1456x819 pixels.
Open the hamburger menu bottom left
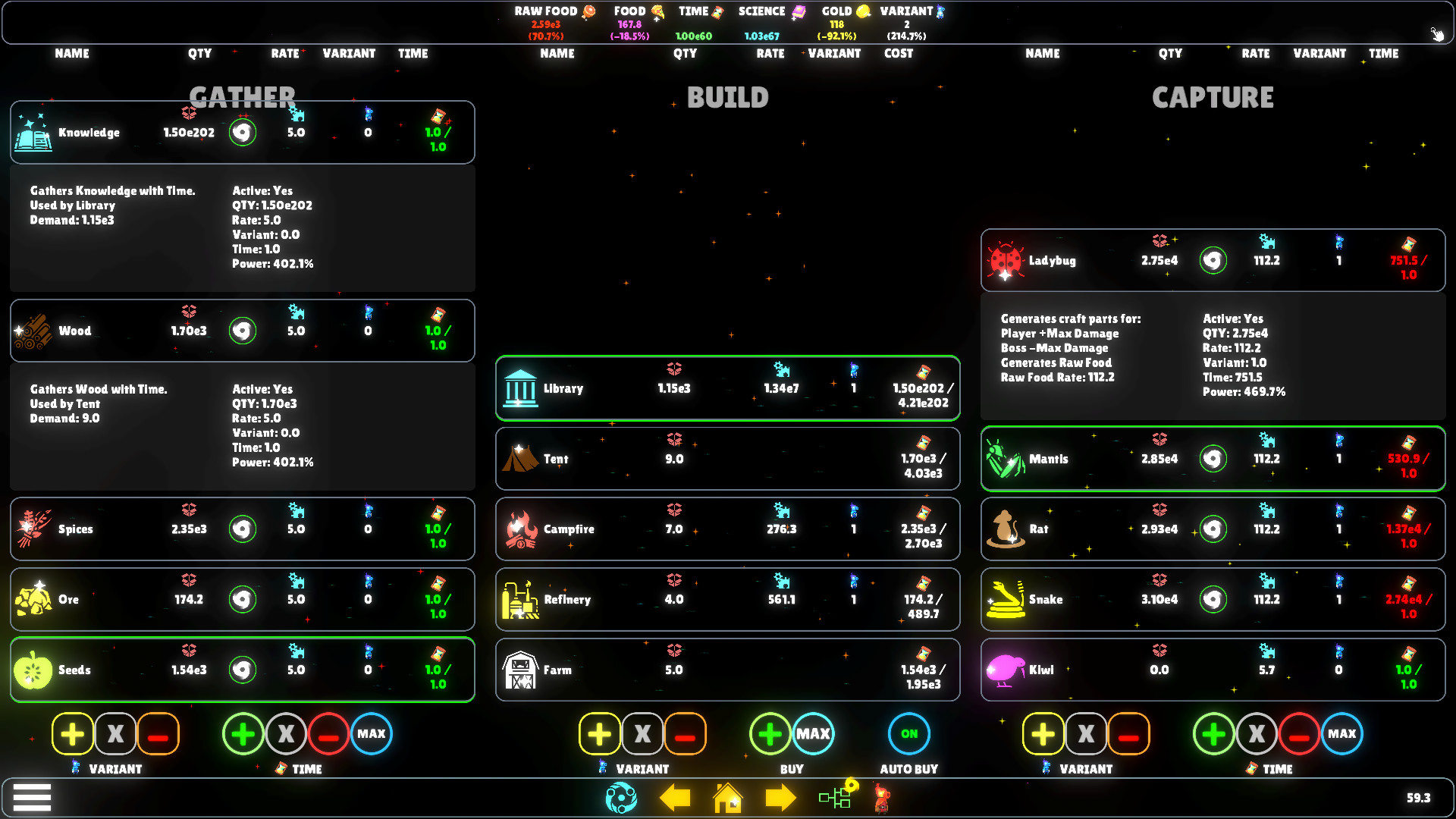[x=32, y=797]
